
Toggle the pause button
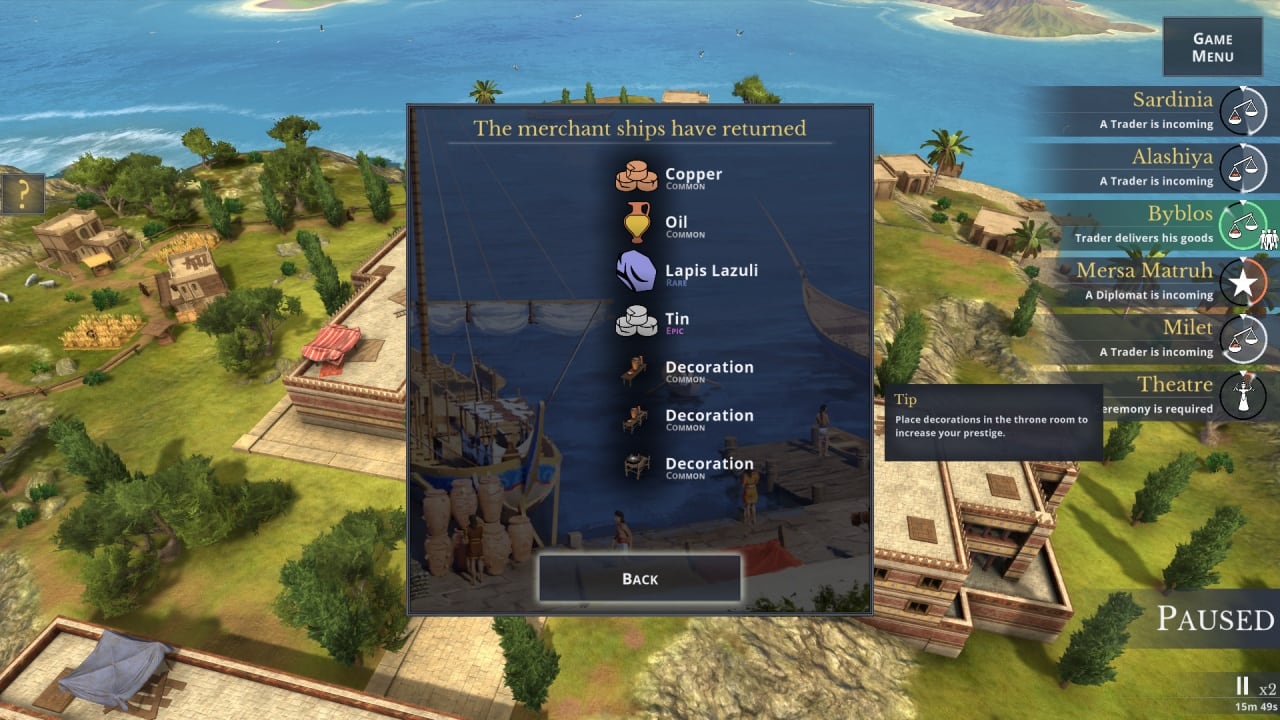coord(1243,686)
